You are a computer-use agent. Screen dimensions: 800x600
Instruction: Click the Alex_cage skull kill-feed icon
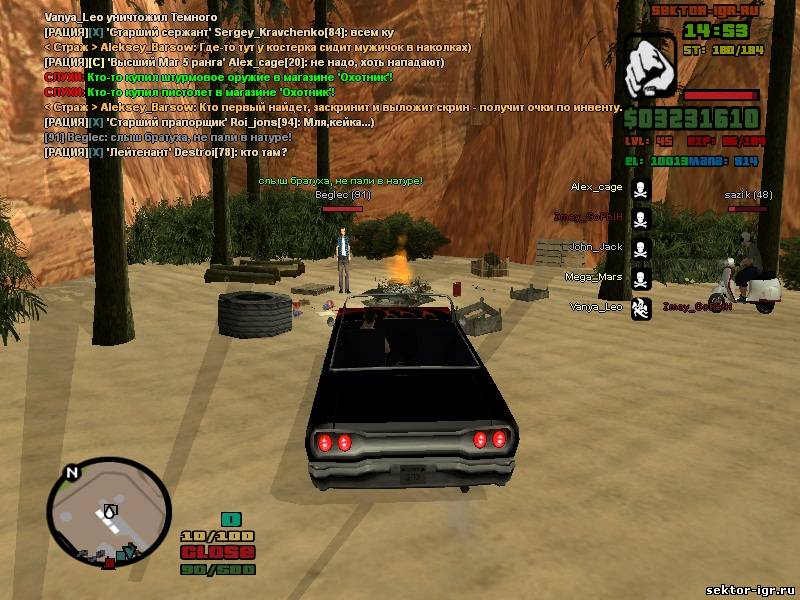tap(641, 188)
